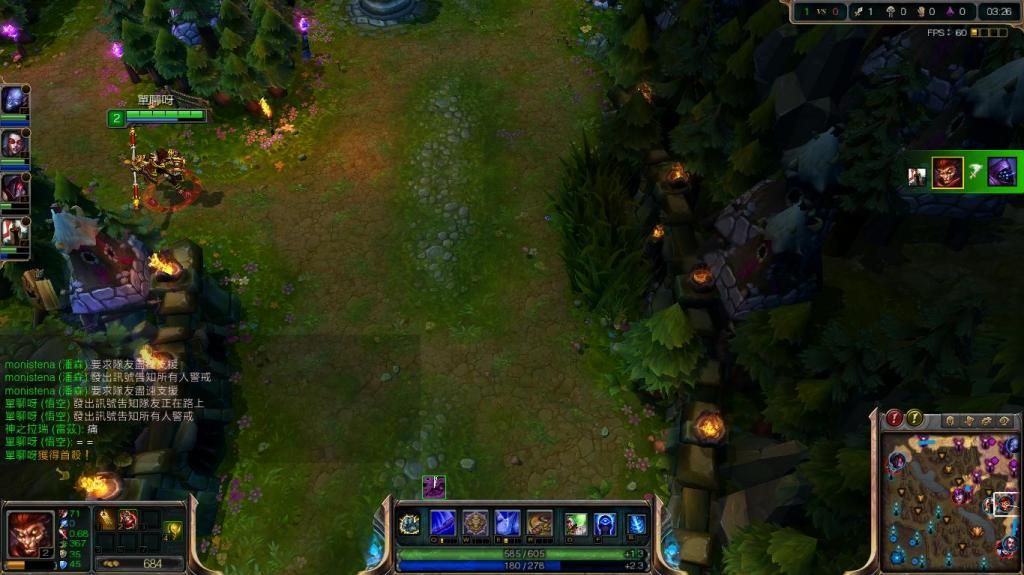Click the Wukong portrait in kill notification
Image resolution: width=1024 pixels, height=575 pixels.
click(x=947, y=172)
